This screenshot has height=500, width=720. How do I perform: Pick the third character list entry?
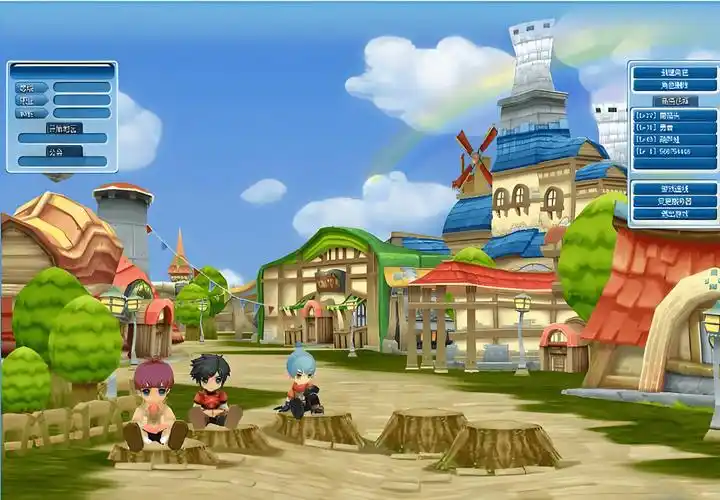(x=675, y=139)
